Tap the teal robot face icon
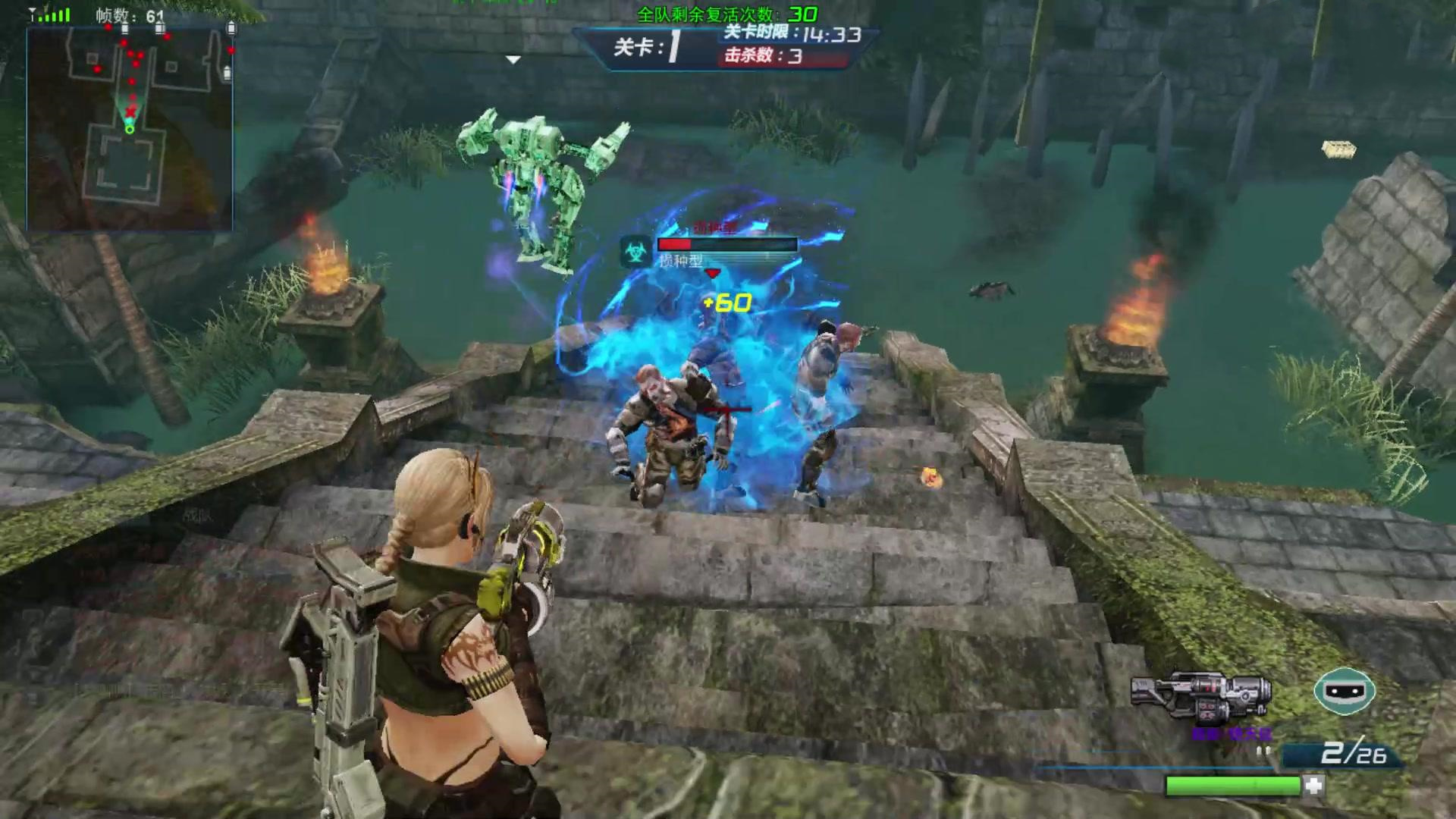The height and width of the screenshot is (819, 1456). (1345, 691)
